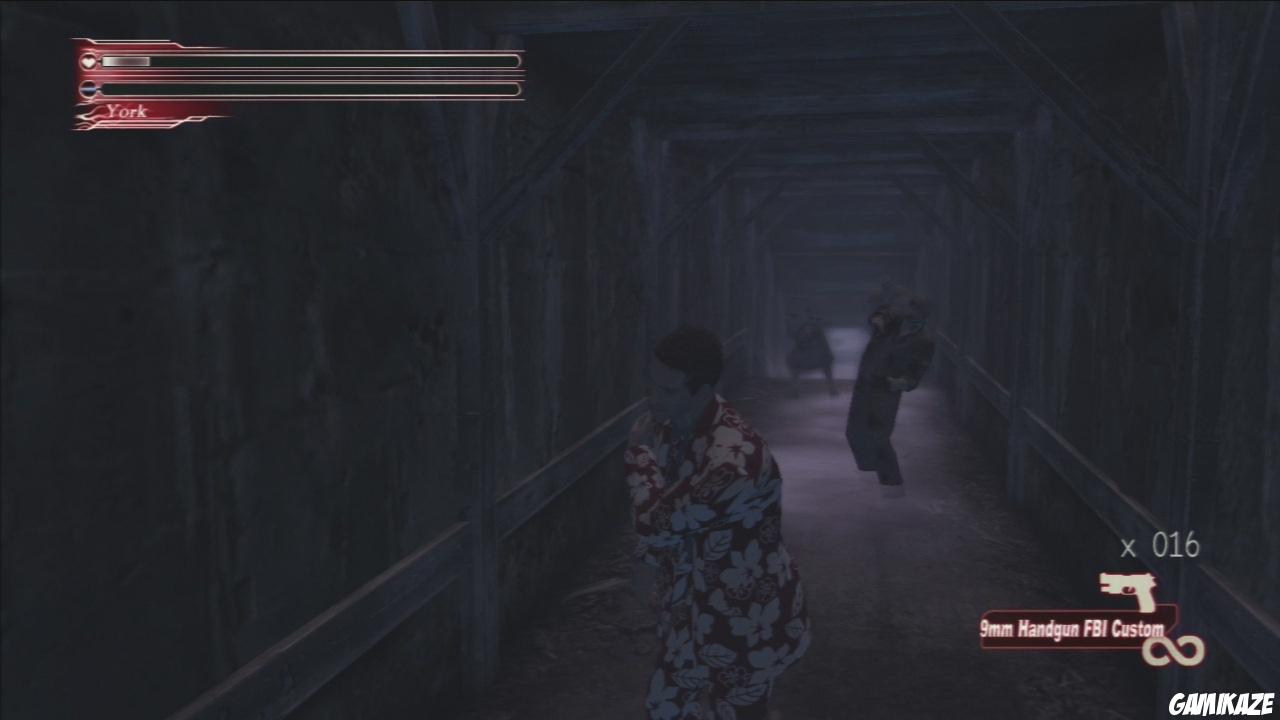Select the circular icon on the stamina gauge

87,88
